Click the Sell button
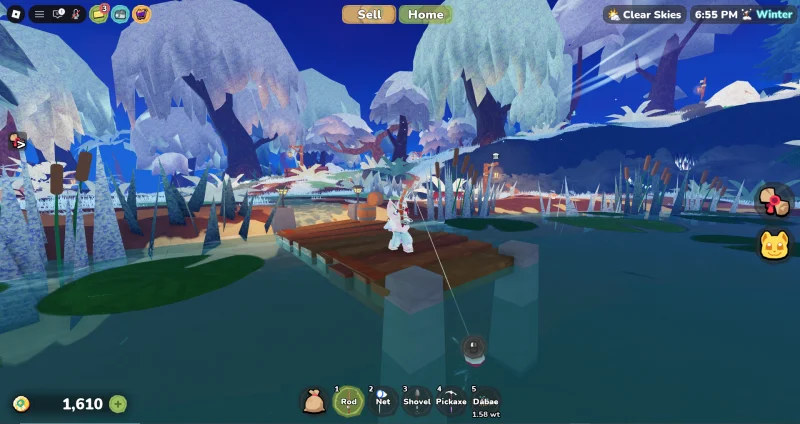This screenshot has height=424, width=800. coord(369,14)
